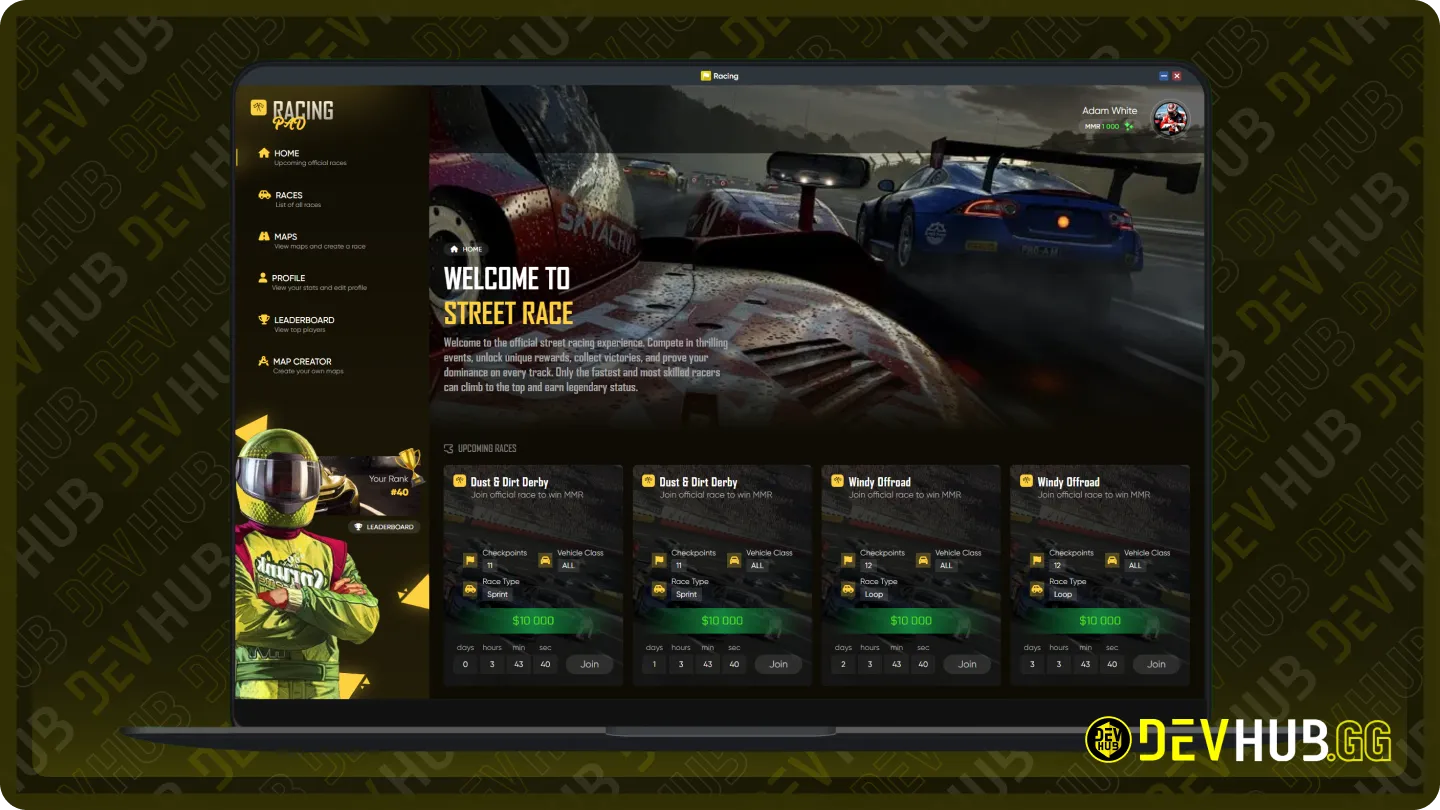The image size is (1440, 810).
Task: Join the Windy Offroad race starting in 2 days
Action: click(x=967, y=664)
